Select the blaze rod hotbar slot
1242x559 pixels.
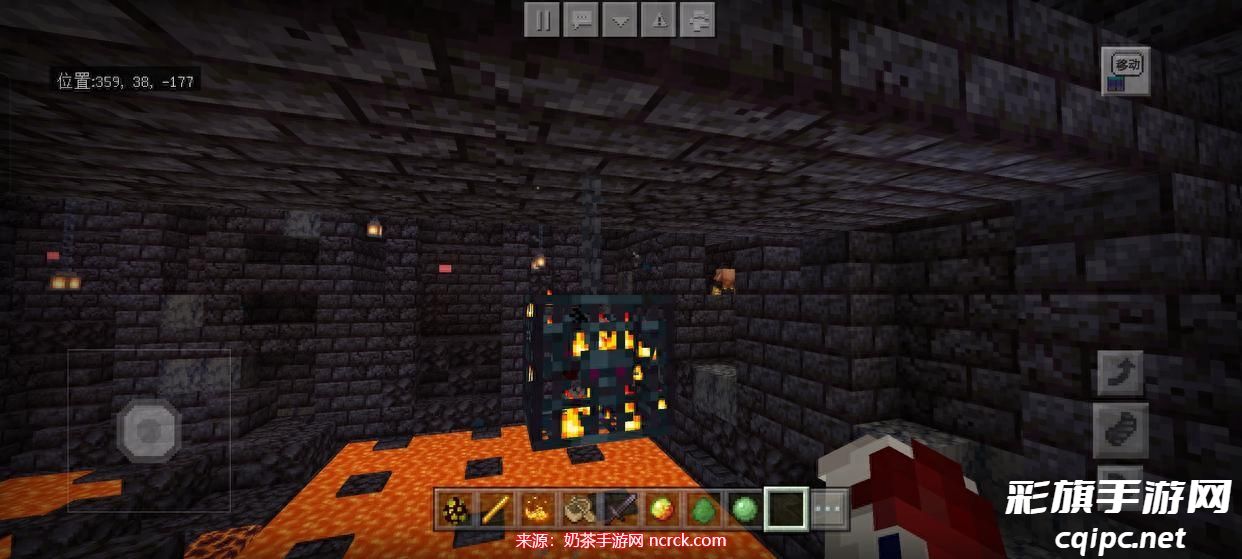pos(493,510)
